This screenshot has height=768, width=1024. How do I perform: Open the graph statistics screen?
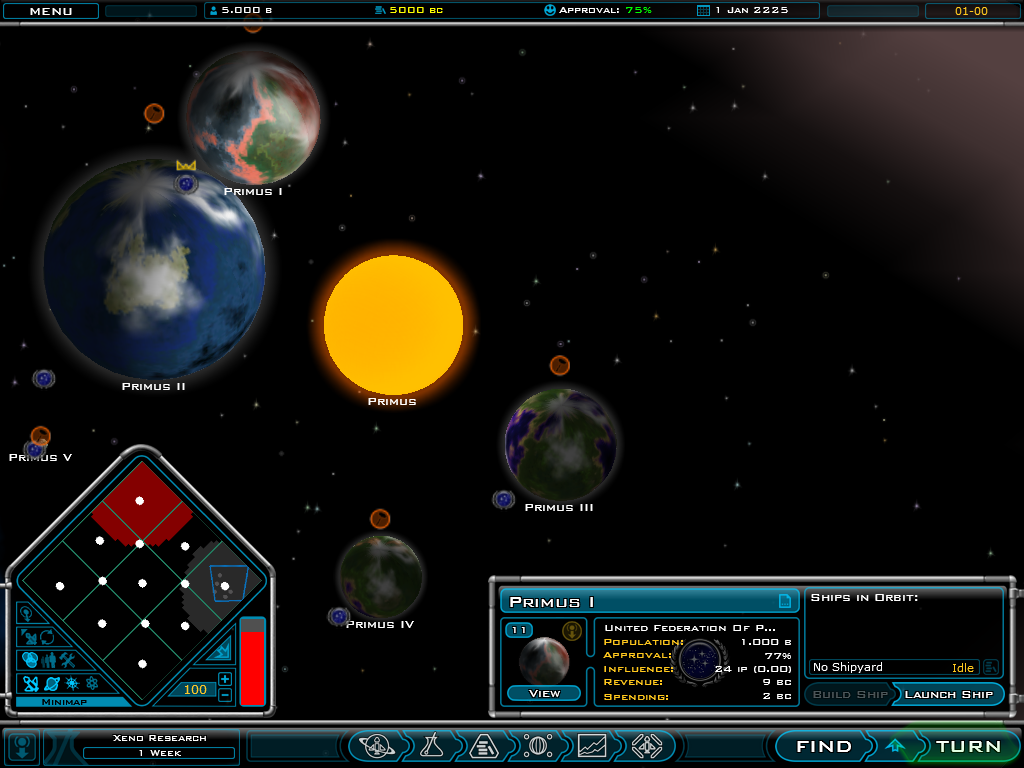(592, 746)
